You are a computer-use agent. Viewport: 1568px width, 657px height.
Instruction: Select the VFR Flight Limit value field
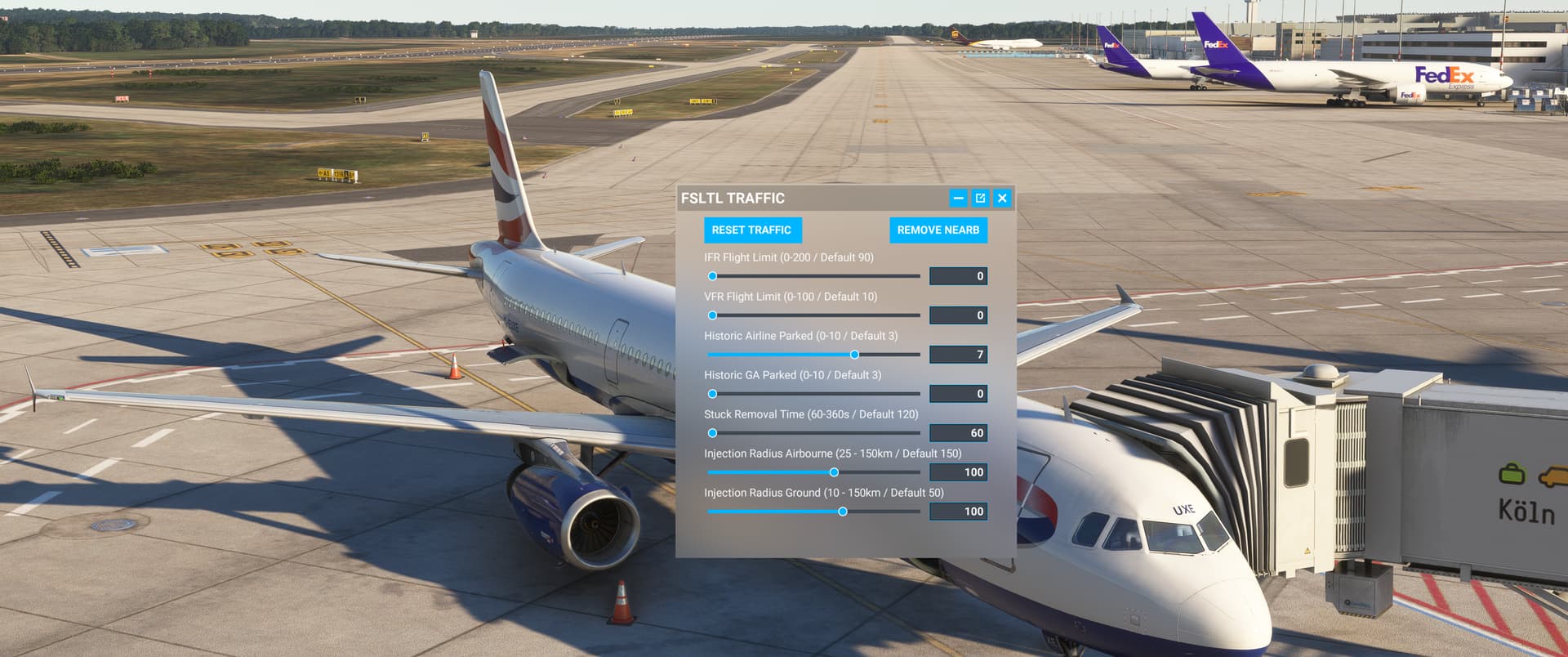click(x=958, y=315)
